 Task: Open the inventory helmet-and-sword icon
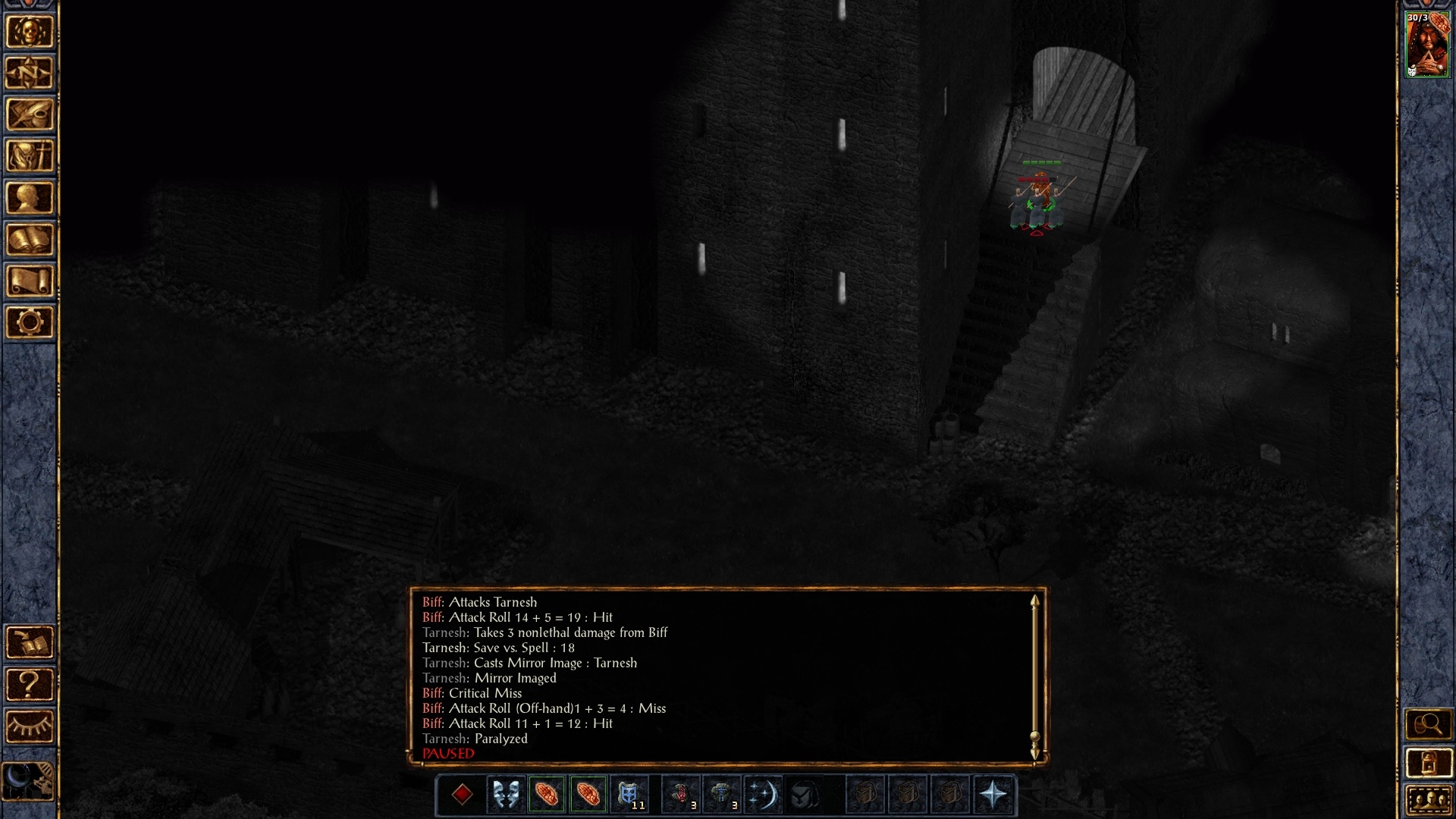click(30, 156)
